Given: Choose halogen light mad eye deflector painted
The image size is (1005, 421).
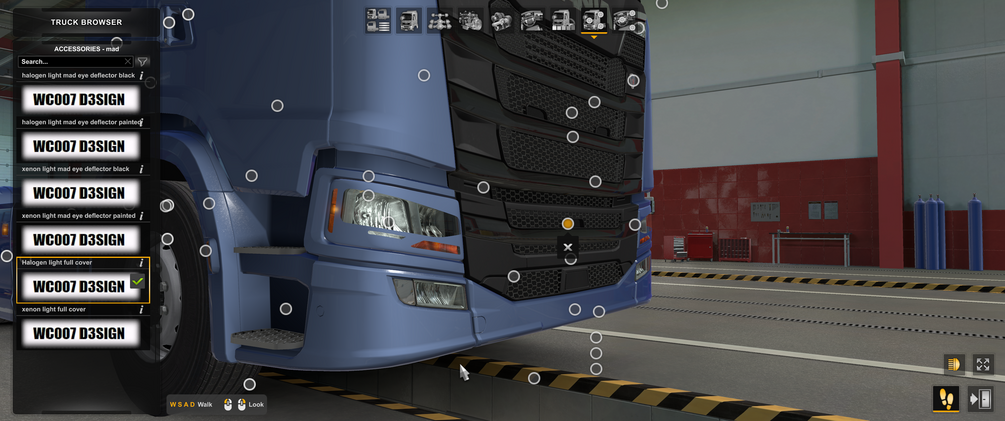Looking at the screenshot, I should (79, 146).
